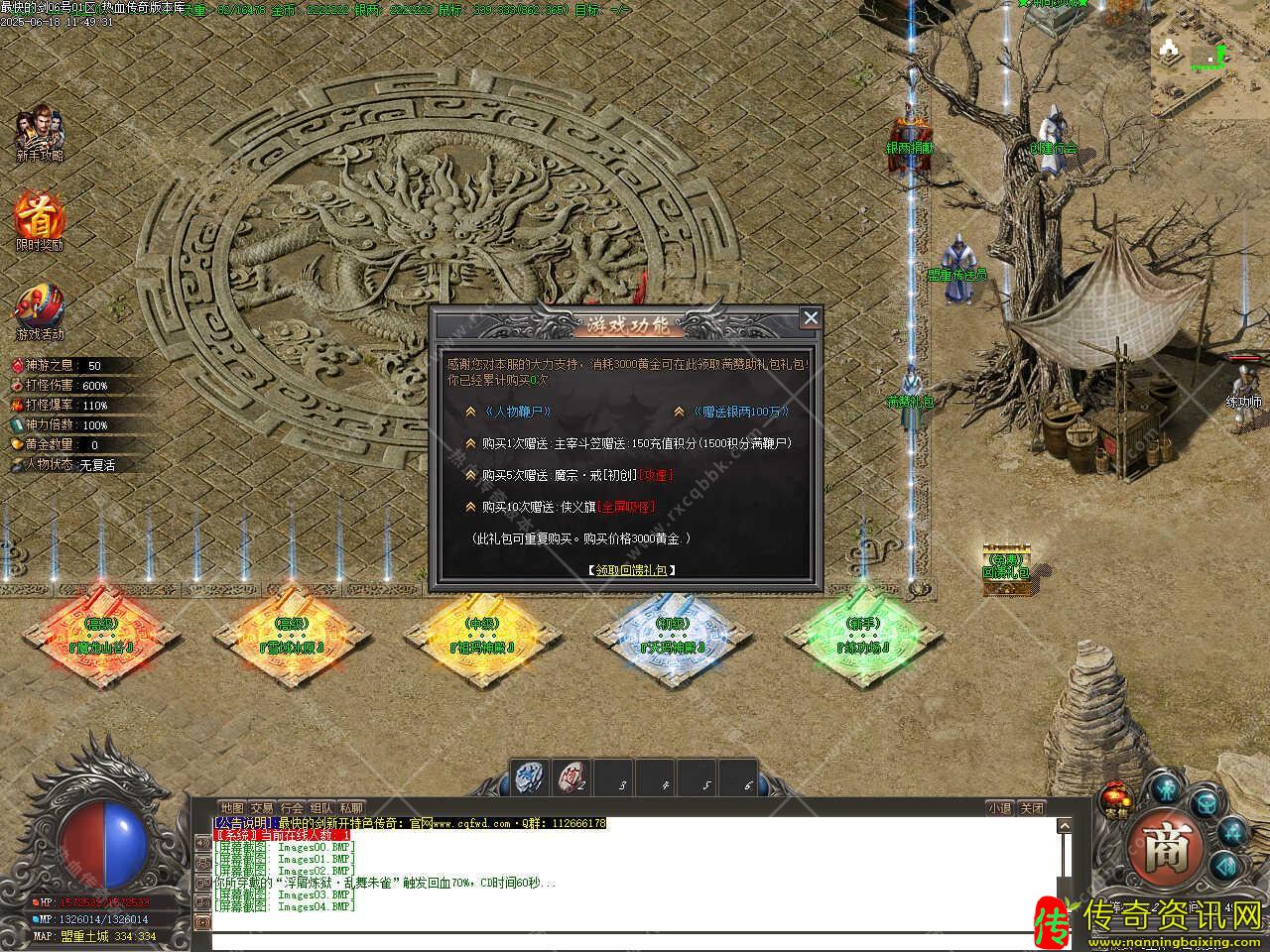Use the item in hotbar slot 1
The height and width of the screenshot is (952, 1270).
530,777
